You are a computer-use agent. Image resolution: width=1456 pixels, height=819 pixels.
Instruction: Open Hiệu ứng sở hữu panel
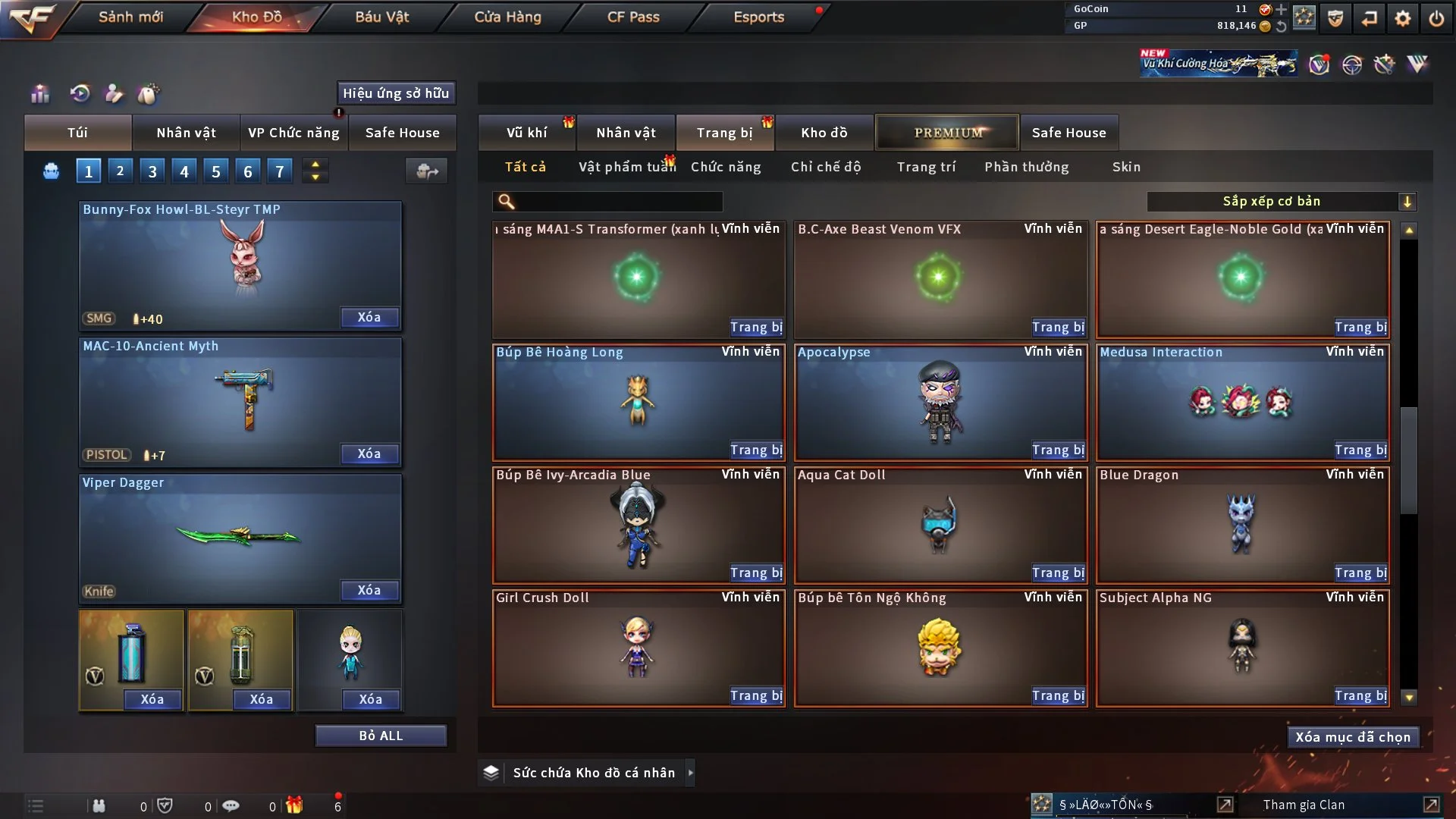point(395,93)
